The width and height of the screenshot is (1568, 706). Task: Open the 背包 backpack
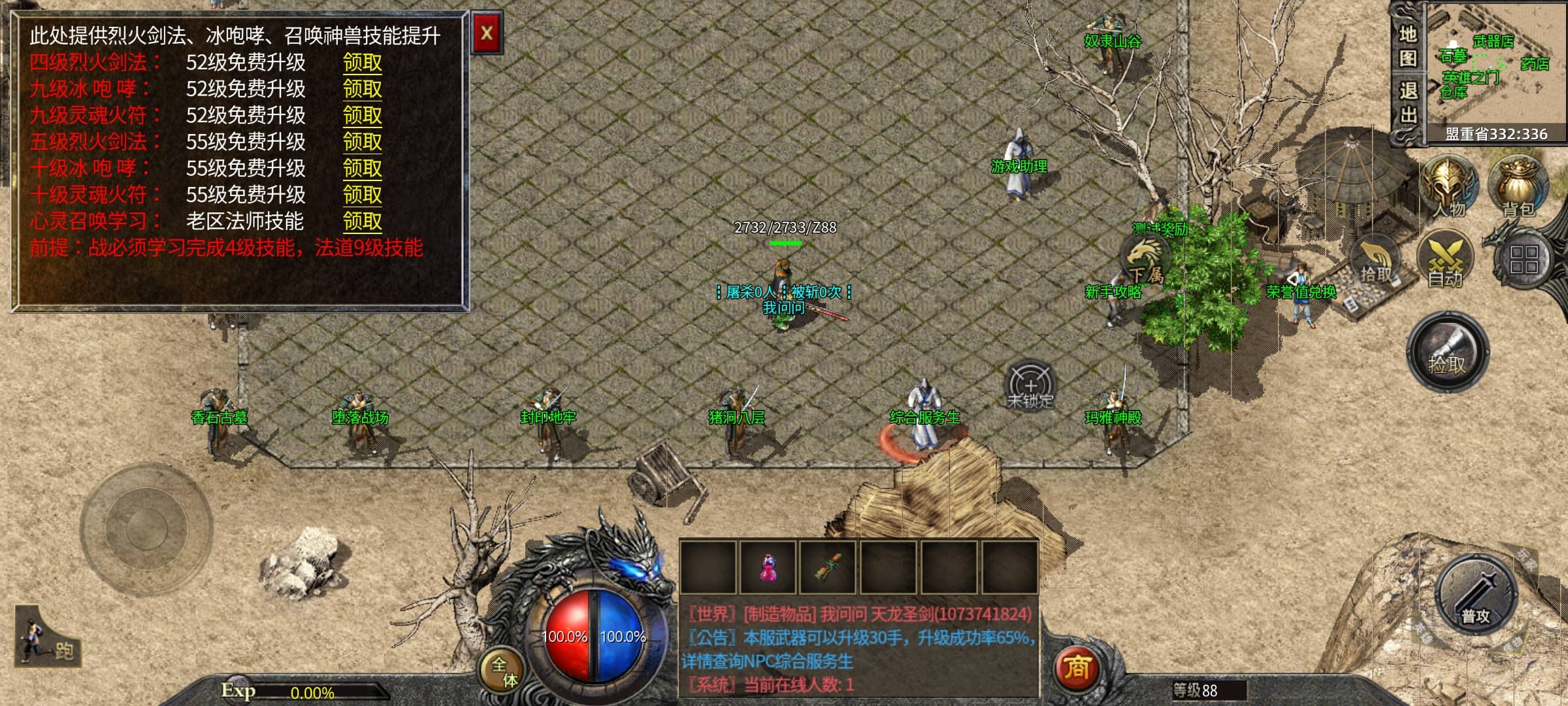[1518, 188]
